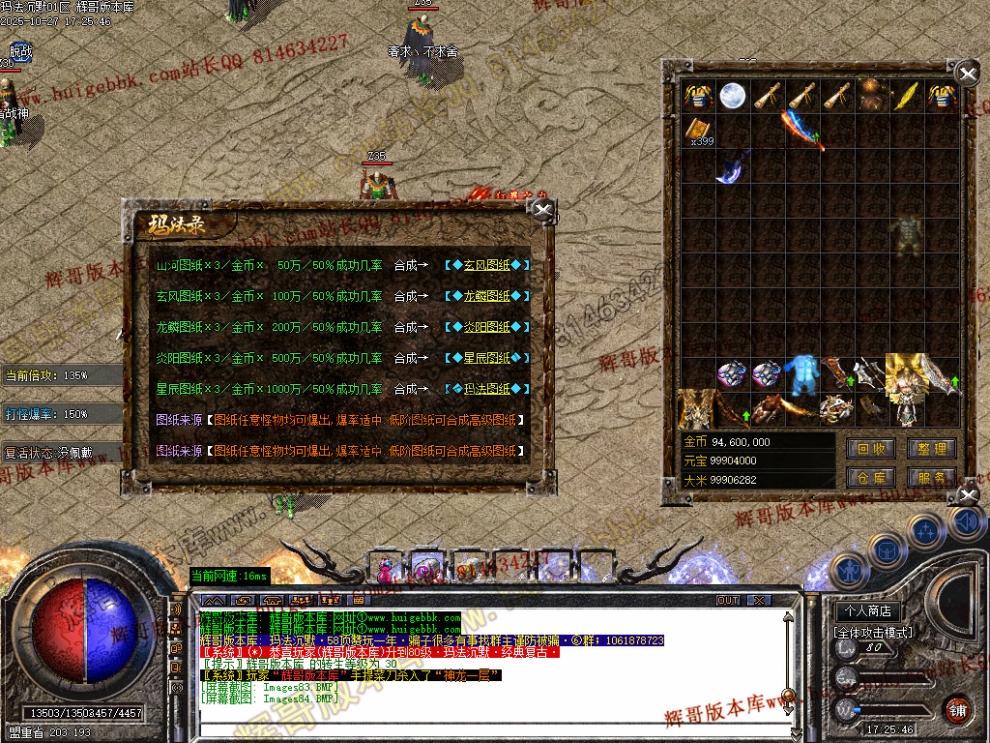Choose the 龙鳞图纸 synthesis link
Image resolution: width=990 pixels, height=743 pixels.
486,296
